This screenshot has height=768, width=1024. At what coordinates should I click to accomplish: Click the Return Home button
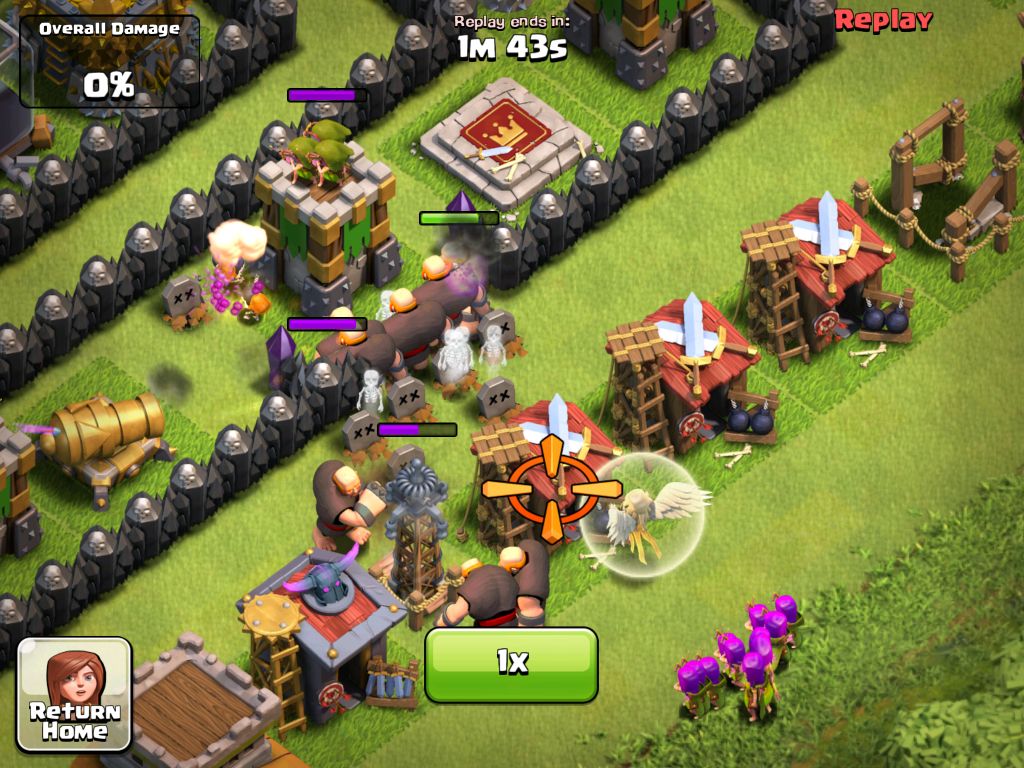(x=75, y=694)
